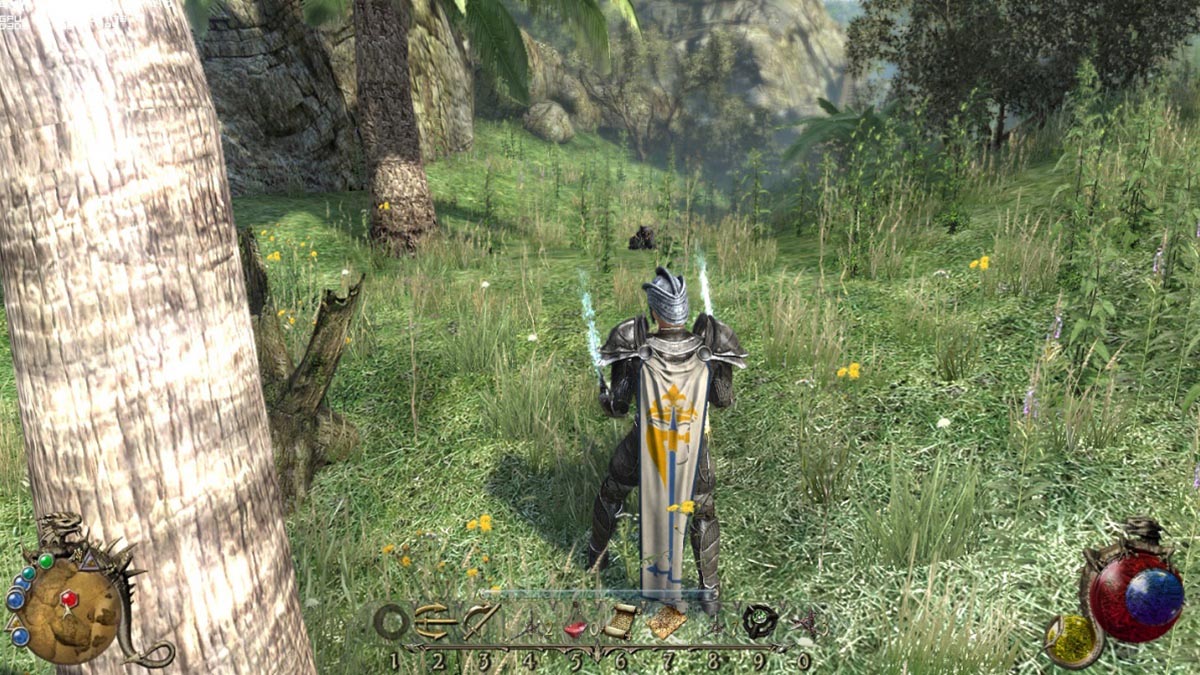Click the green gem on the minimap frame

click(x=46, y=561)
